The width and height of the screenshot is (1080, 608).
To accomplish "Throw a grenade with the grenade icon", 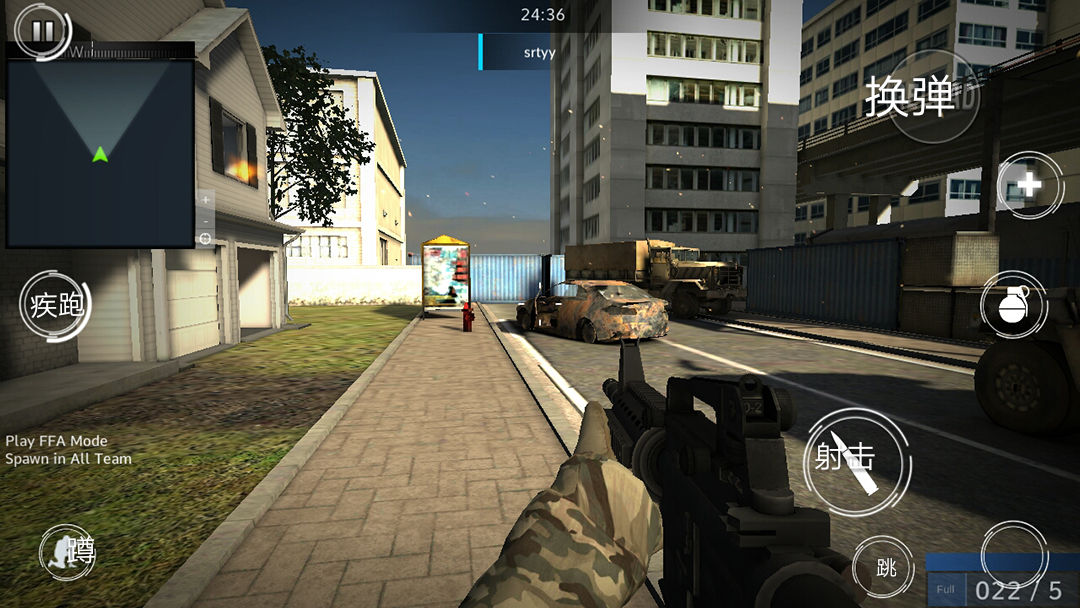I will coord(1013,305).
